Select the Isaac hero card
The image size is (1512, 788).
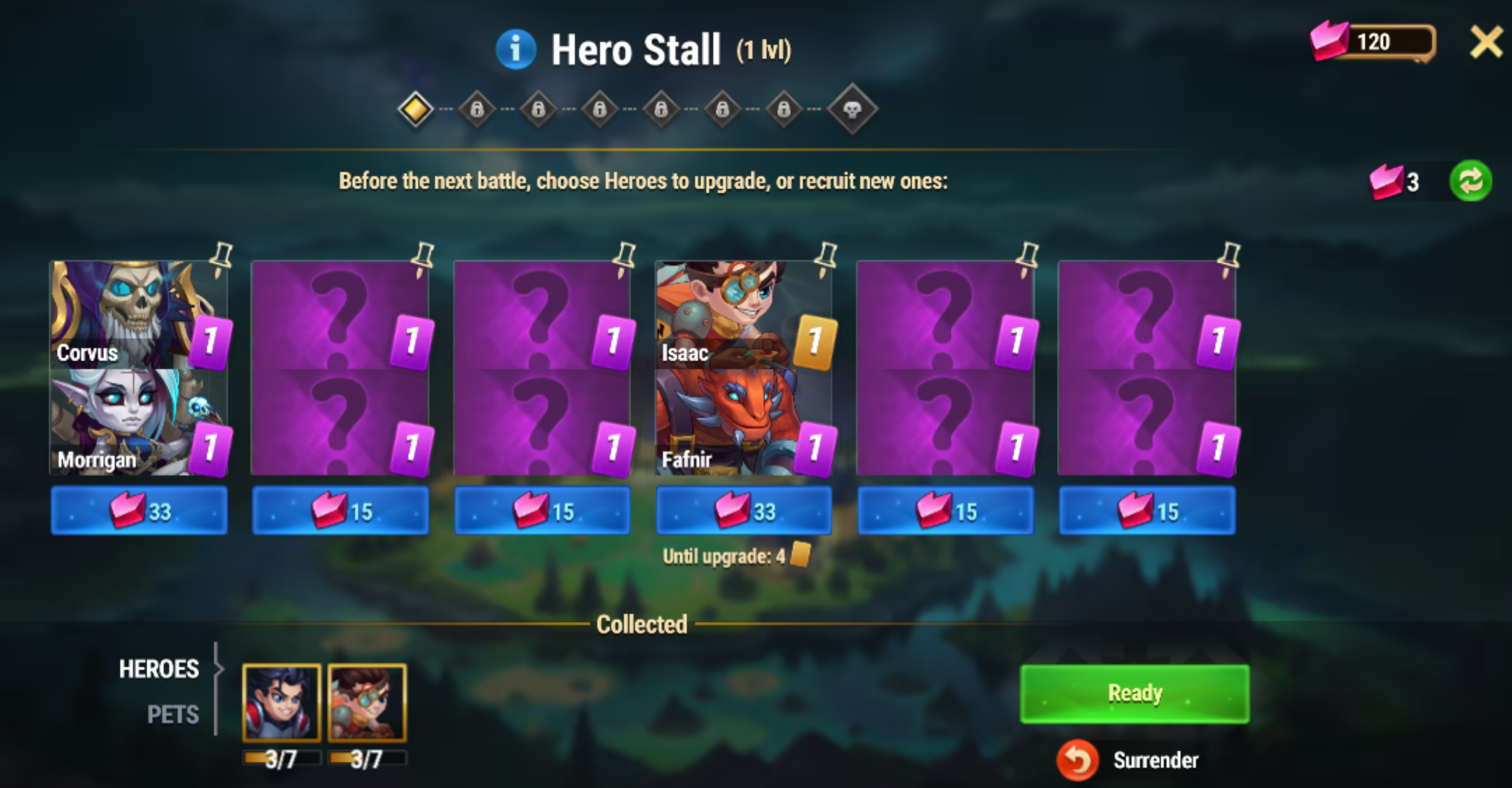[x=727, y=315]
